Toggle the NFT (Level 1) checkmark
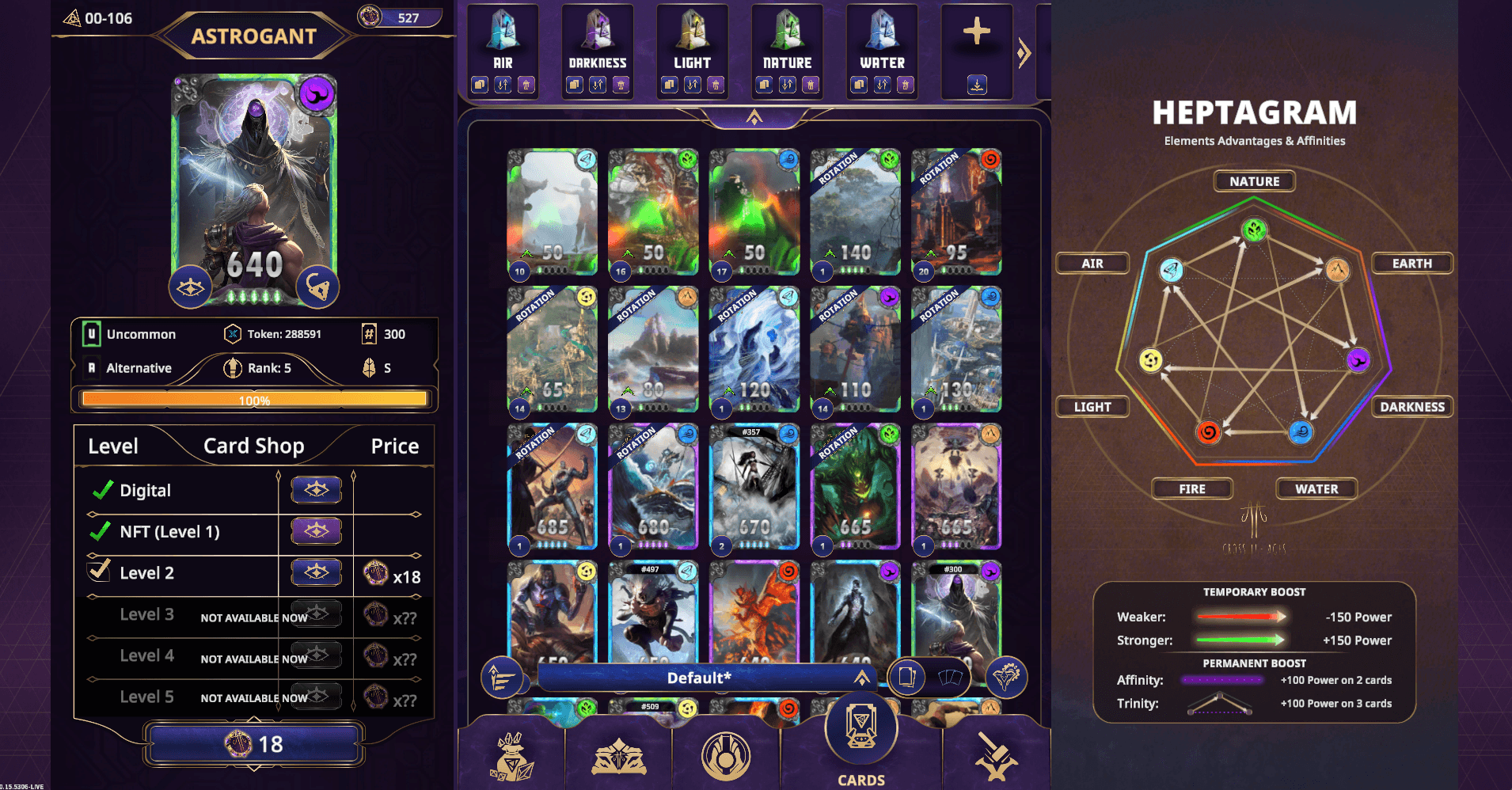1512x790 pixels. point(101,531)
